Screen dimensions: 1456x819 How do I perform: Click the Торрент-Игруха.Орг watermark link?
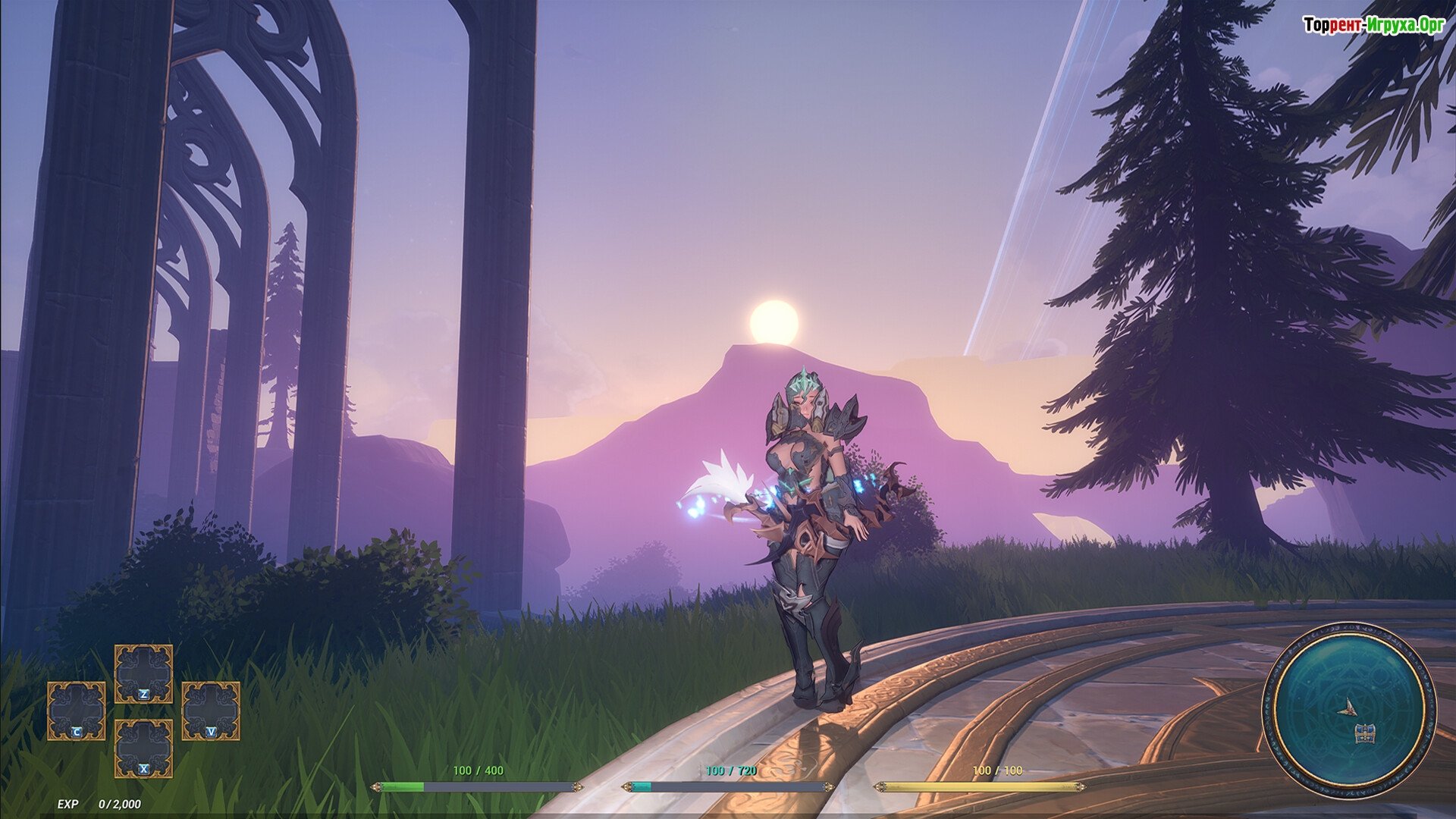[1373, 25]
